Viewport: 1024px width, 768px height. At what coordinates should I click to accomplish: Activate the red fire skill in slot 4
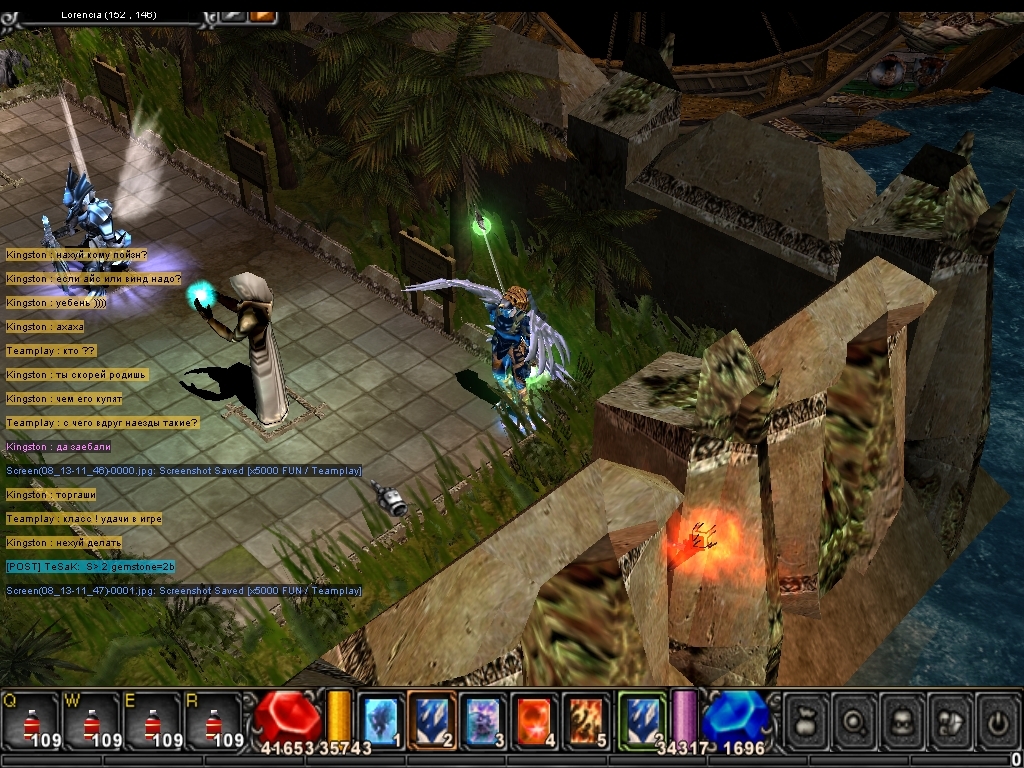pos(535,719)
